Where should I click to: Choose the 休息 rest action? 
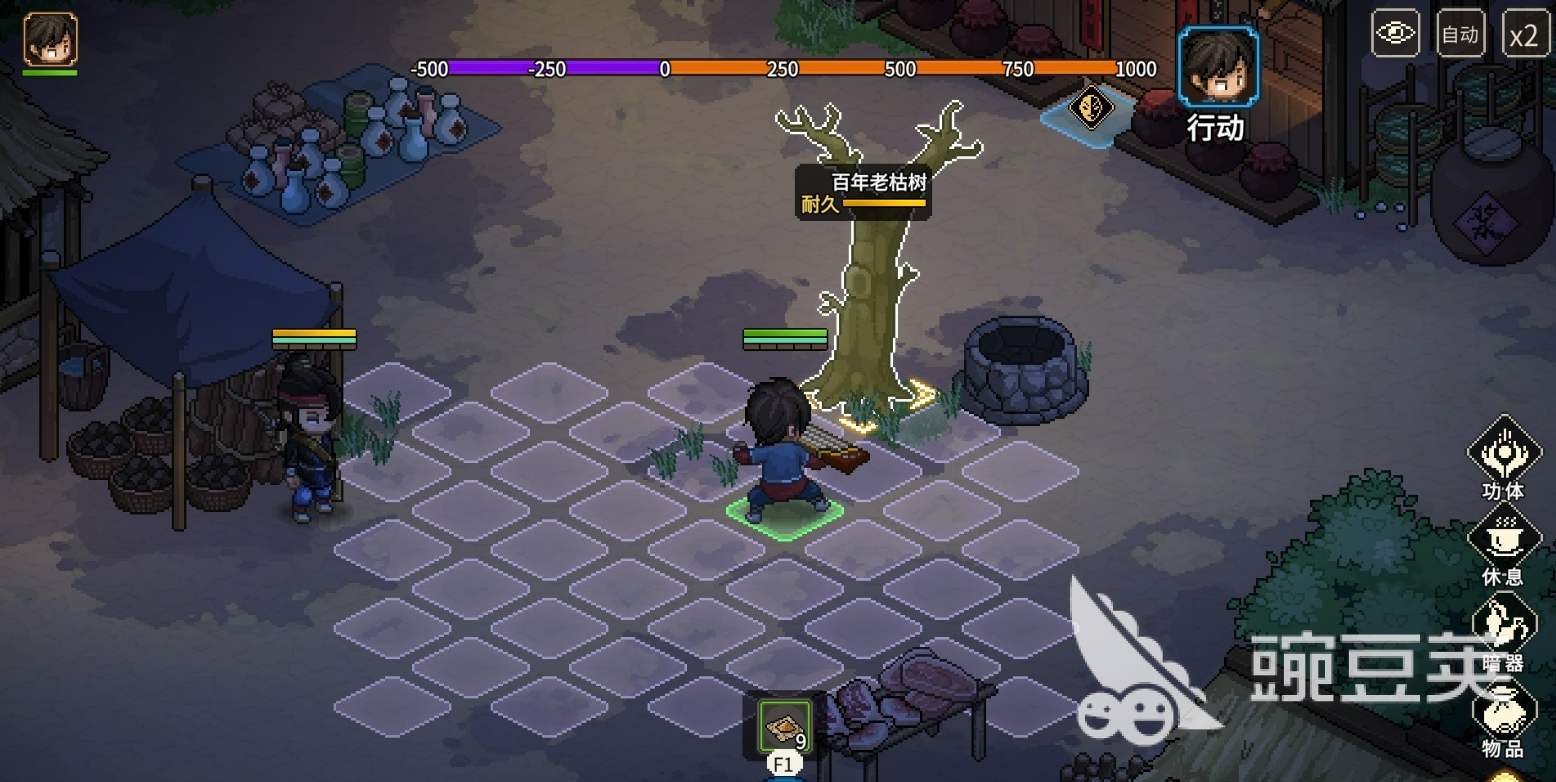point(1503,538)
